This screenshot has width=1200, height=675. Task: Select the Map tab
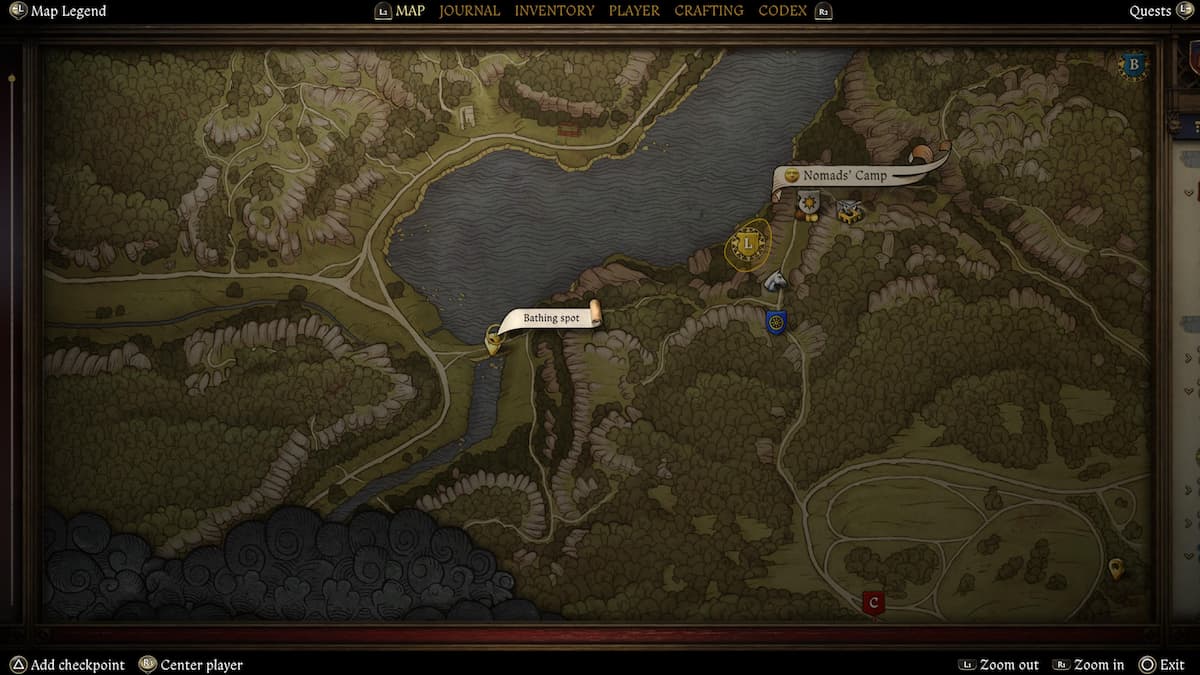[x=409, y=11]
